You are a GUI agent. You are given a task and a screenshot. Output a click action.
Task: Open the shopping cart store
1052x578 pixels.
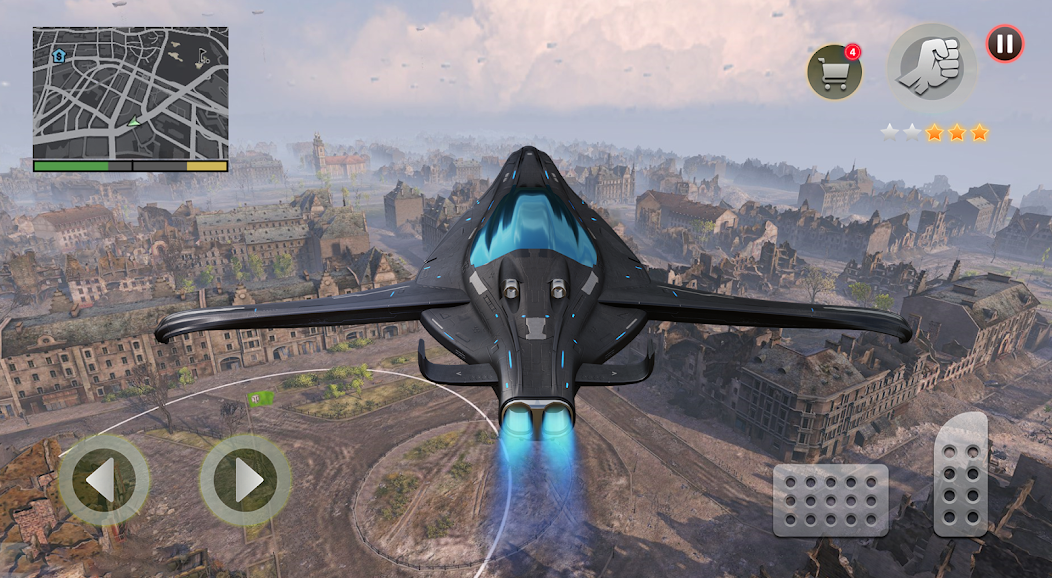834,72
